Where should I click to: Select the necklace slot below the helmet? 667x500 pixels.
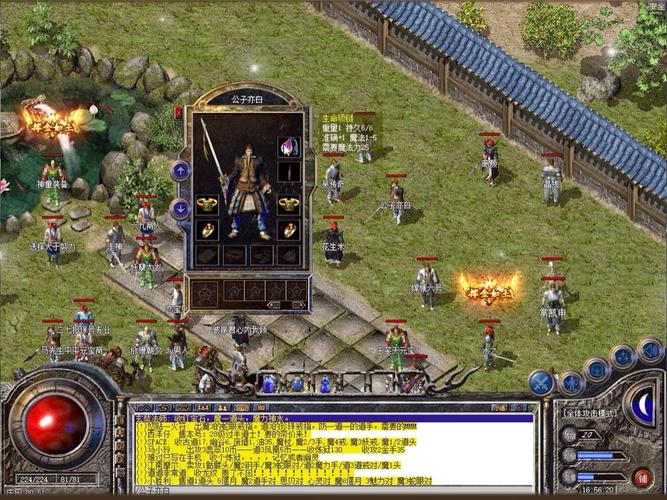point(289,172)
